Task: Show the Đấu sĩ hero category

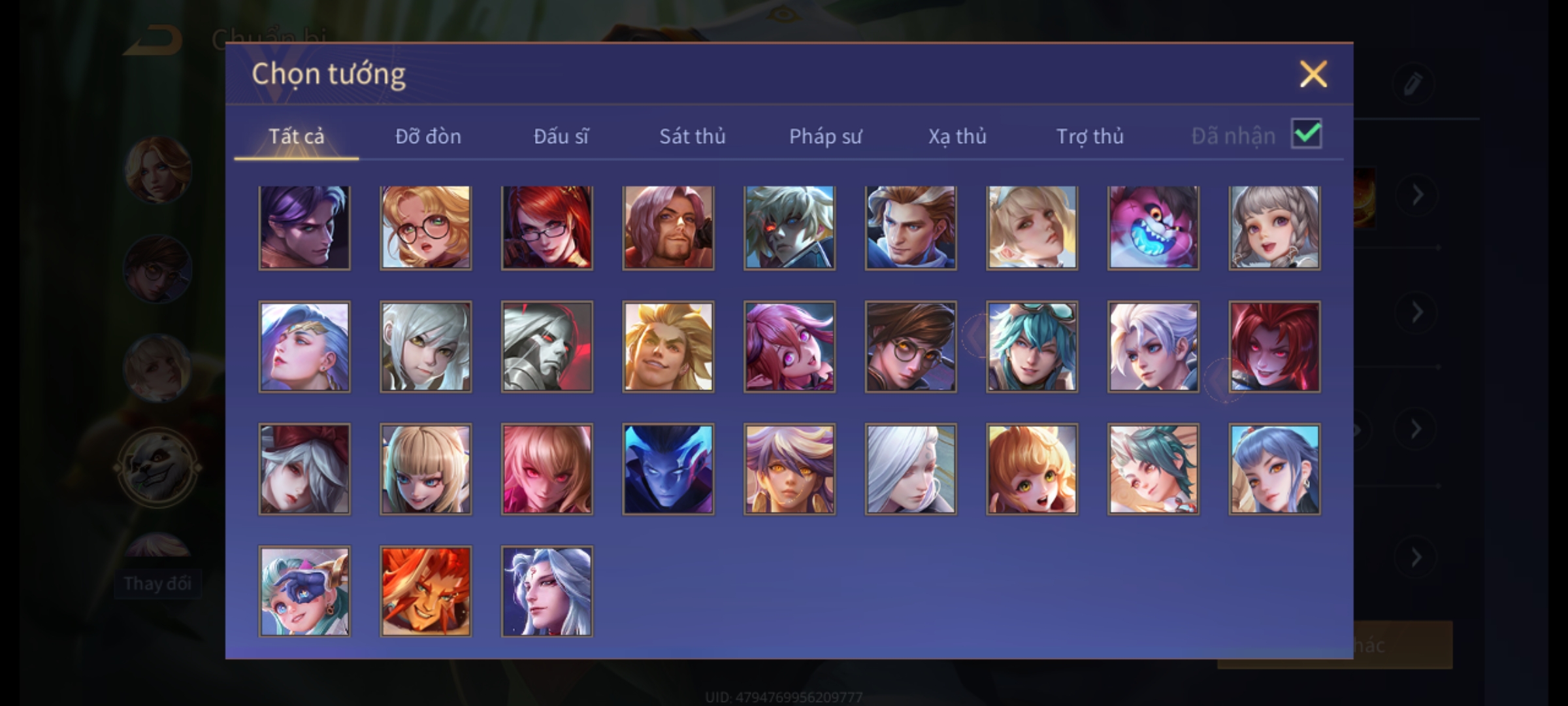Action: [x=561, y=136]
